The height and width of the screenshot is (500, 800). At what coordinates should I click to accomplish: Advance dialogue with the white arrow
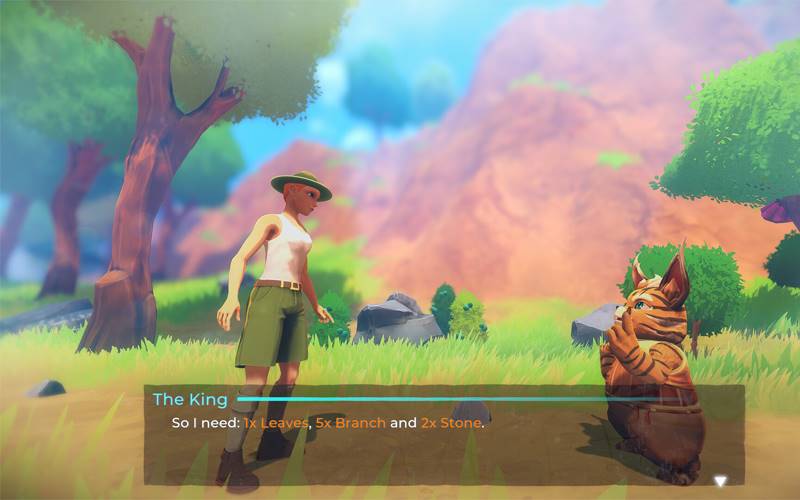[719, 481]
